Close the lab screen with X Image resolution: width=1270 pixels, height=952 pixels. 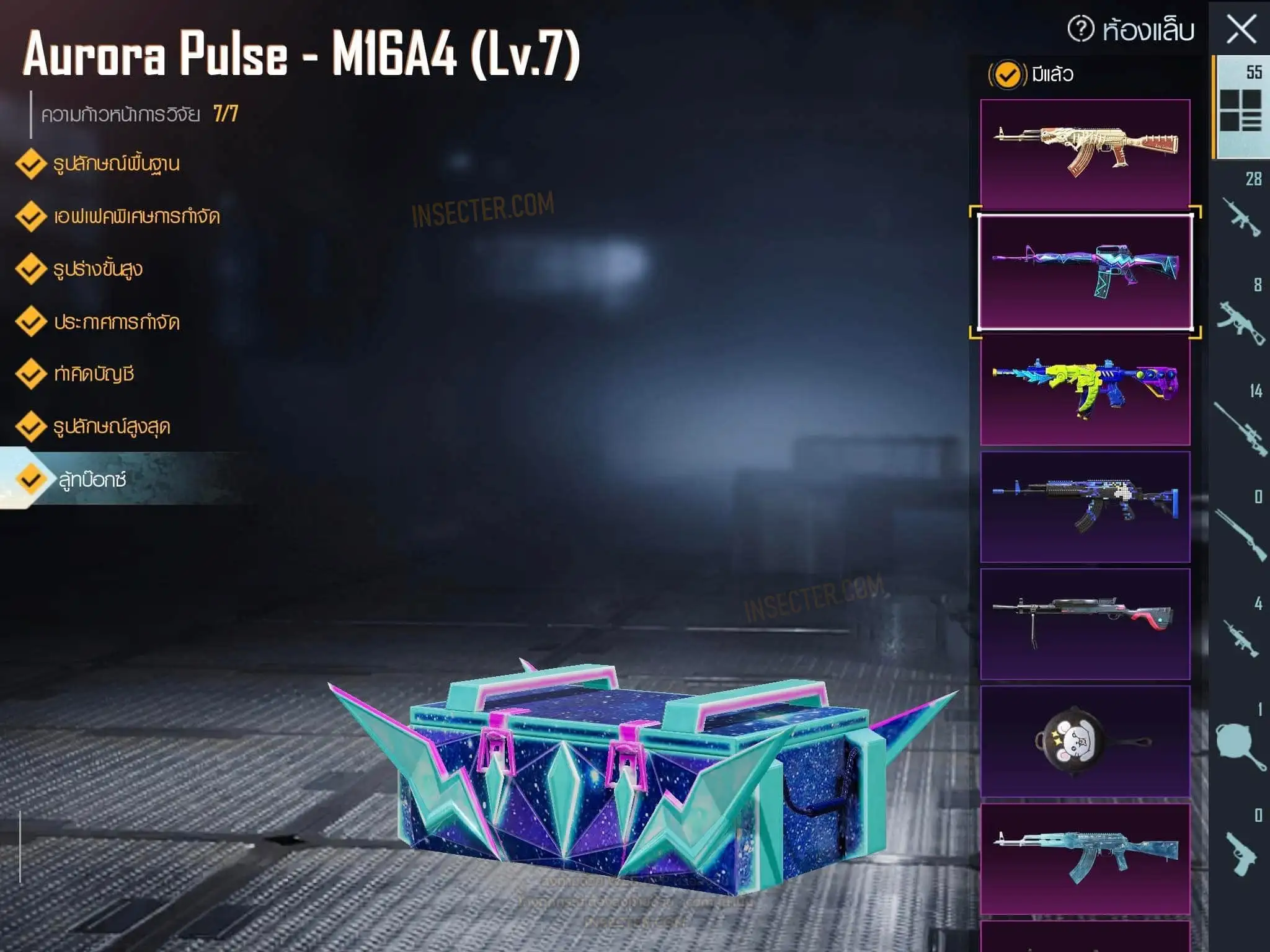coord(1241,29)
